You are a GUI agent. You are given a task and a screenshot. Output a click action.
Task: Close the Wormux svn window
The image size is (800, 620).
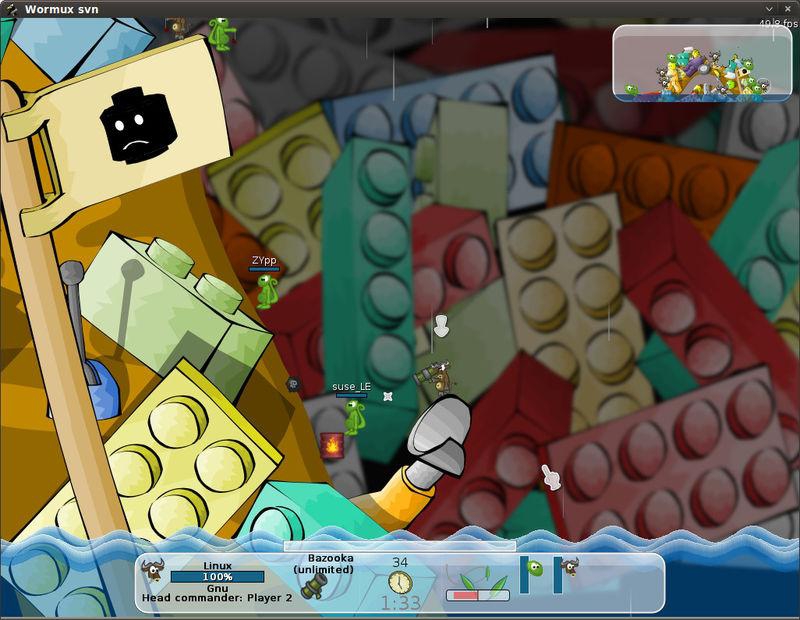point(790,8)
